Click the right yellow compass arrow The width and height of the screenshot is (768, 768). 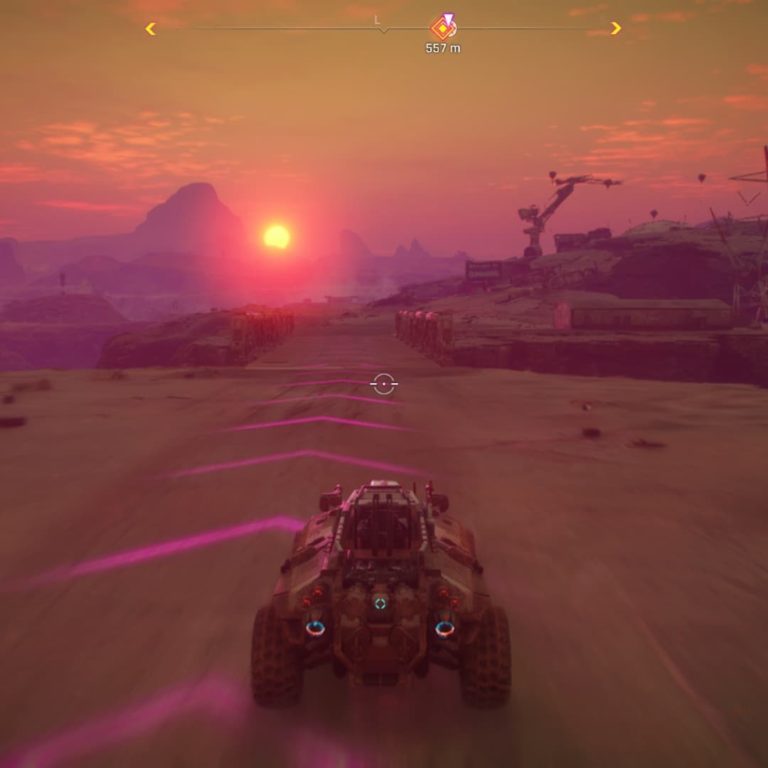pos(615,28)
